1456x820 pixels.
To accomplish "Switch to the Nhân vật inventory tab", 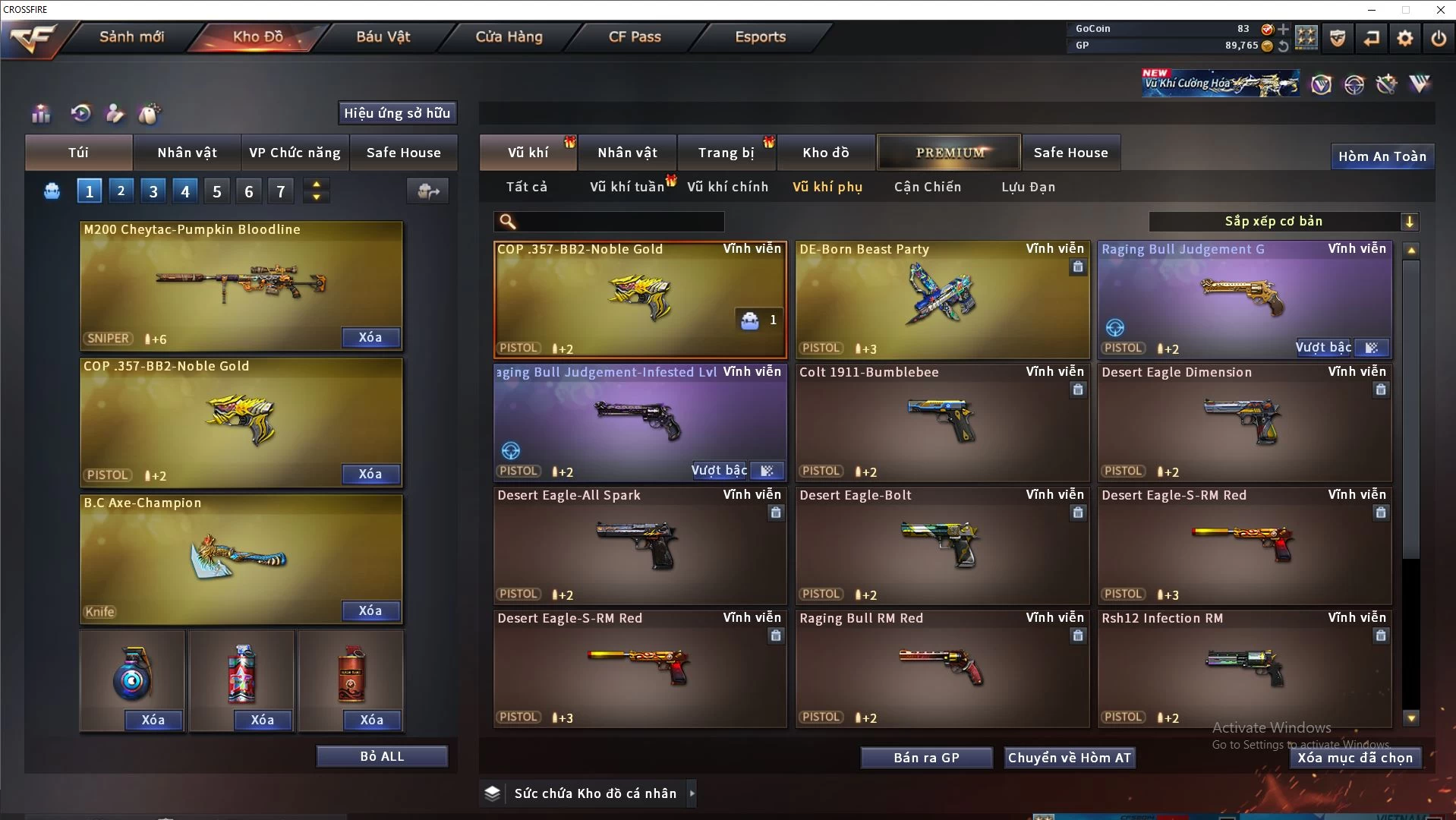I will click(627, 153).
